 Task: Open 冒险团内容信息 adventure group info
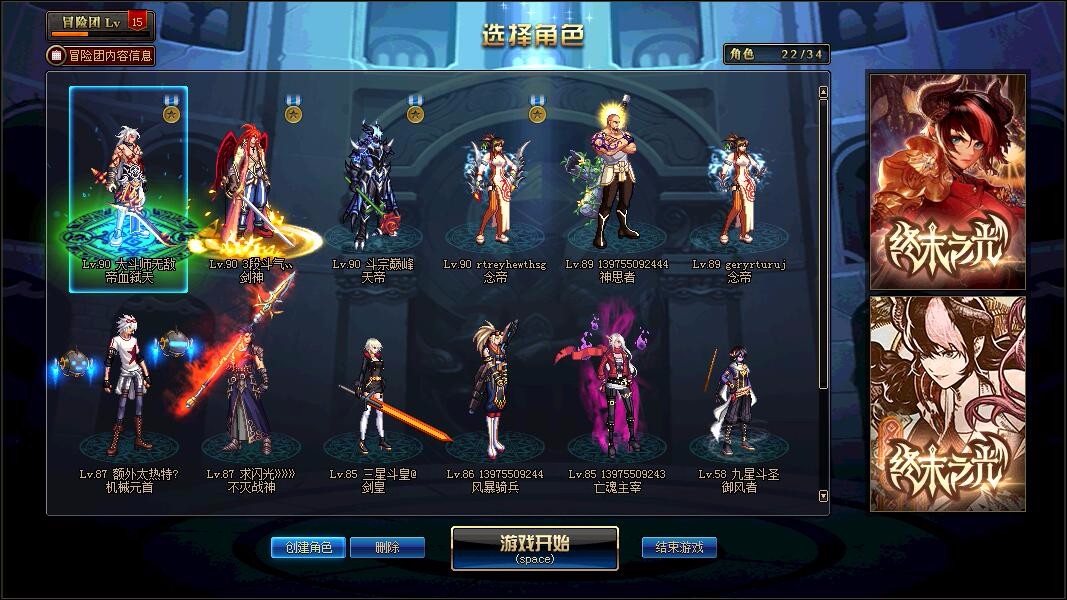pyautogui.click(x=101, y=55)
